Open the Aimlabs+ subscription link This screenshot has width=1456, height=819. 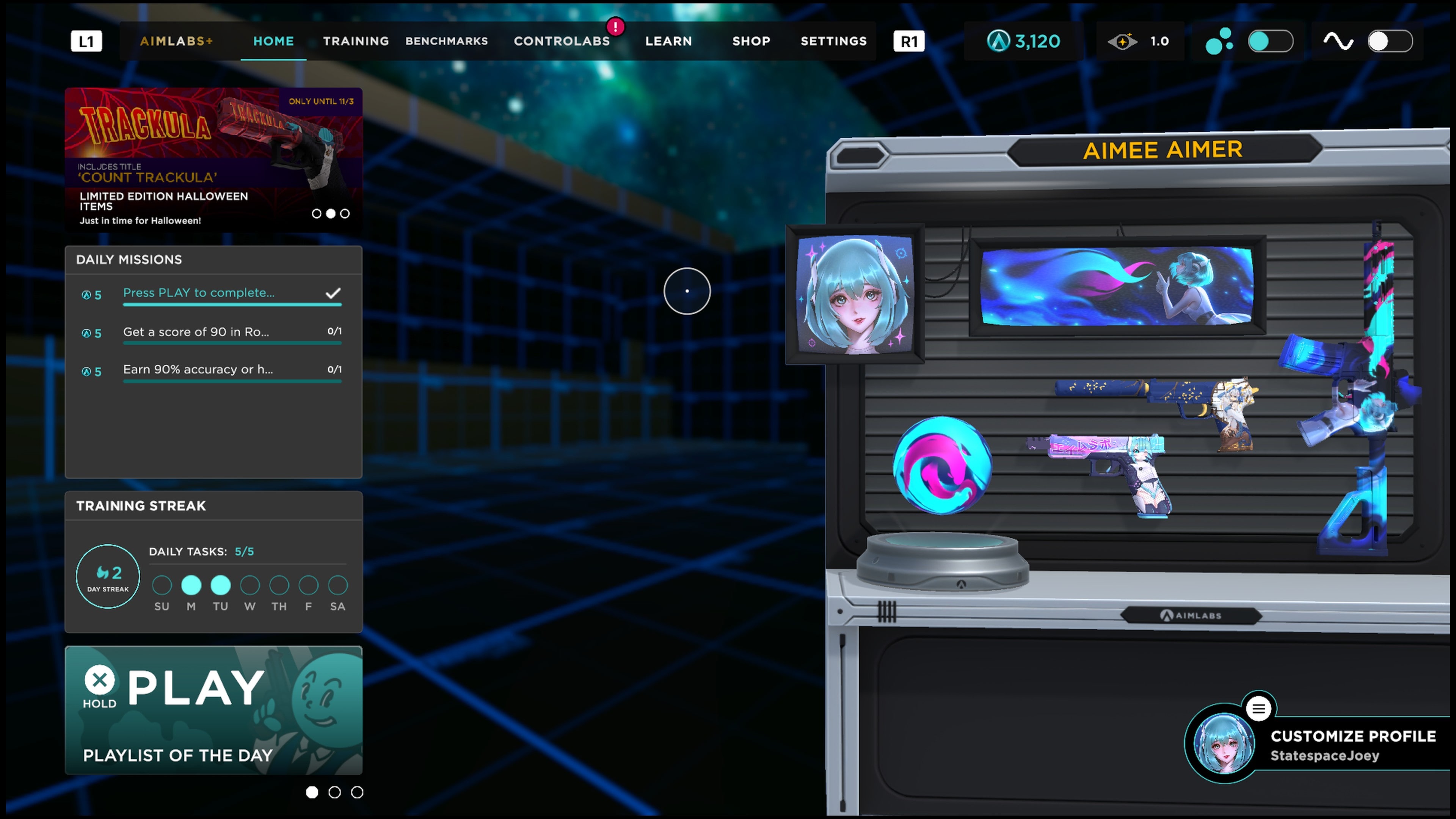pyautogui.click(x=176, y=41)
